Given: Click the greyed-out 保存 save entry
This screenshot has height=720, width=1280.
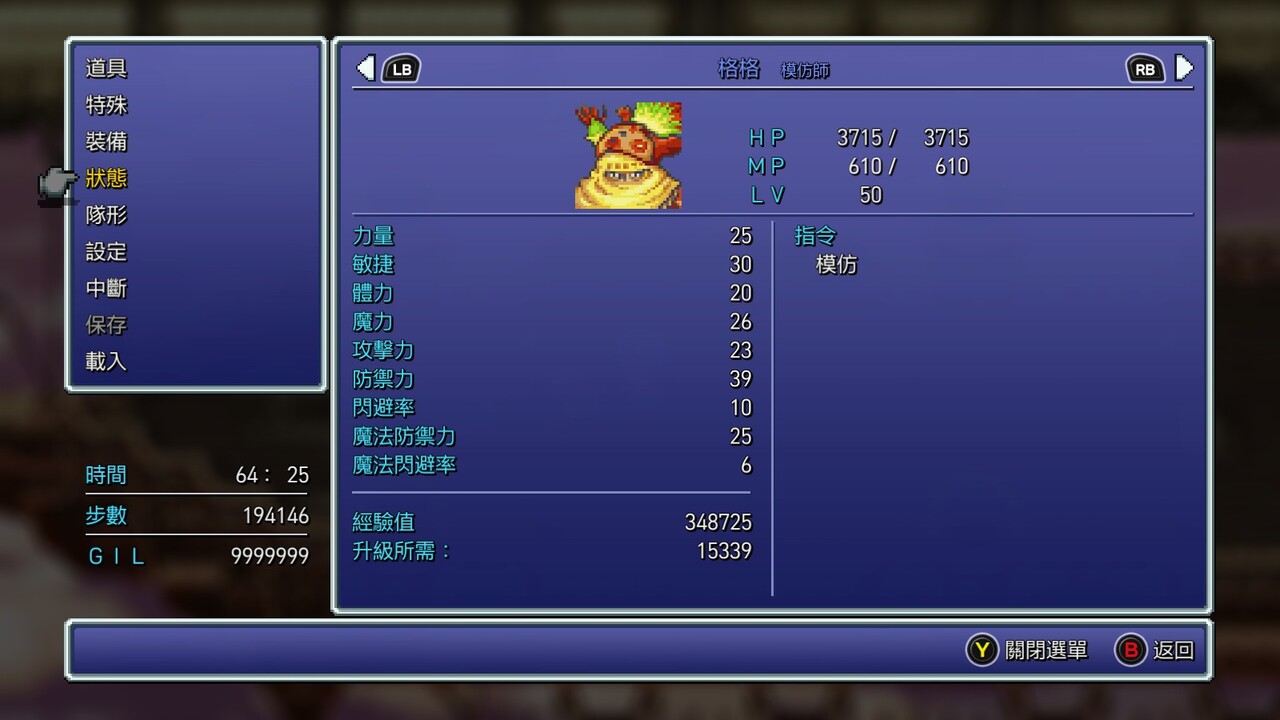Looking at the screenshot, I should tap(106, 325).
